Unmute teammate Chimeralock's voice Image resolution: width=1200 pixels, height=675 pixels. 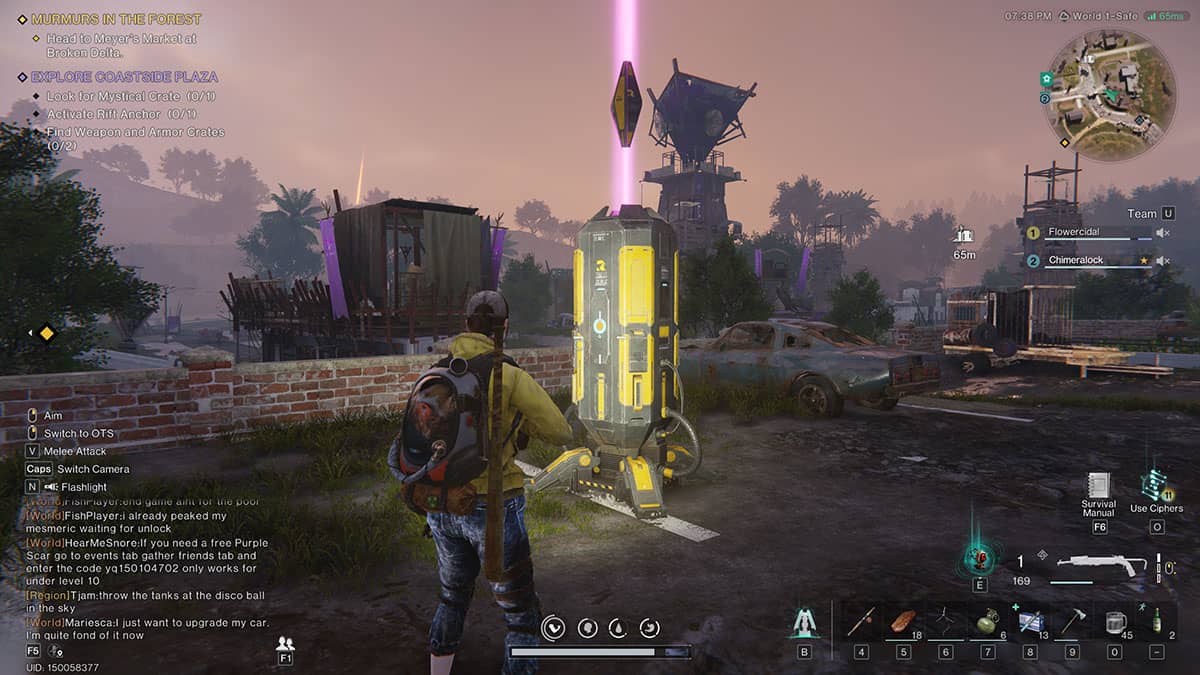(1162, 261)
